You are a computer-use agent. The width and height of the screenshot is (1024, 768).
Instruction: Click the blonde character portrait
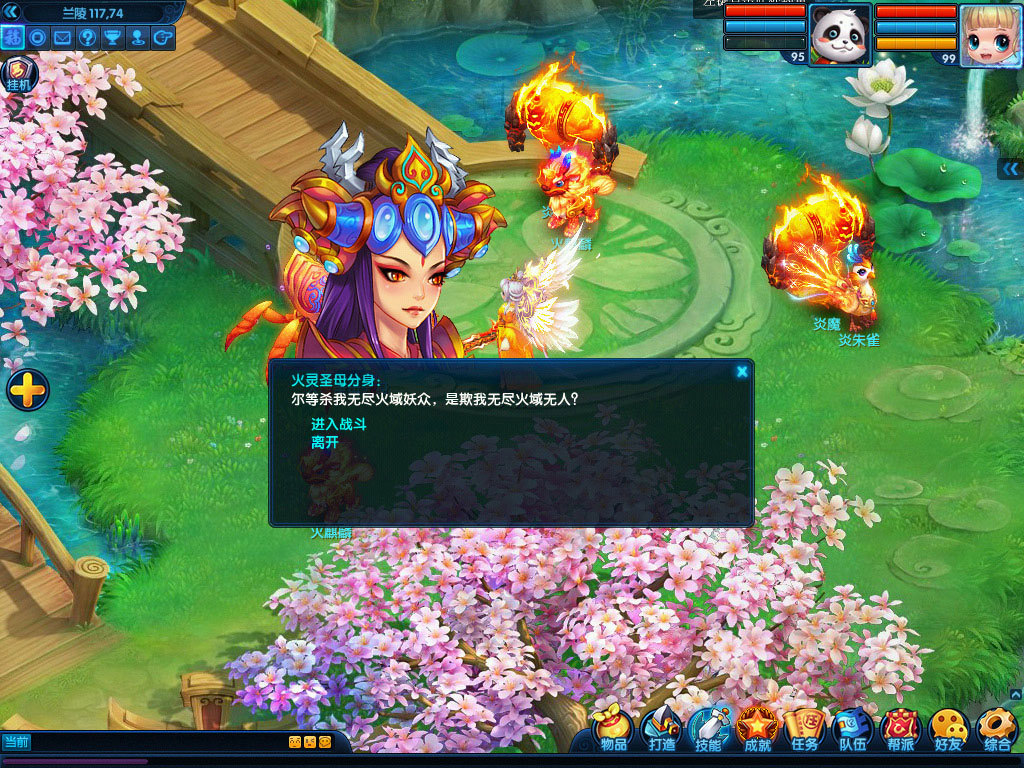(x=990, y=35)
